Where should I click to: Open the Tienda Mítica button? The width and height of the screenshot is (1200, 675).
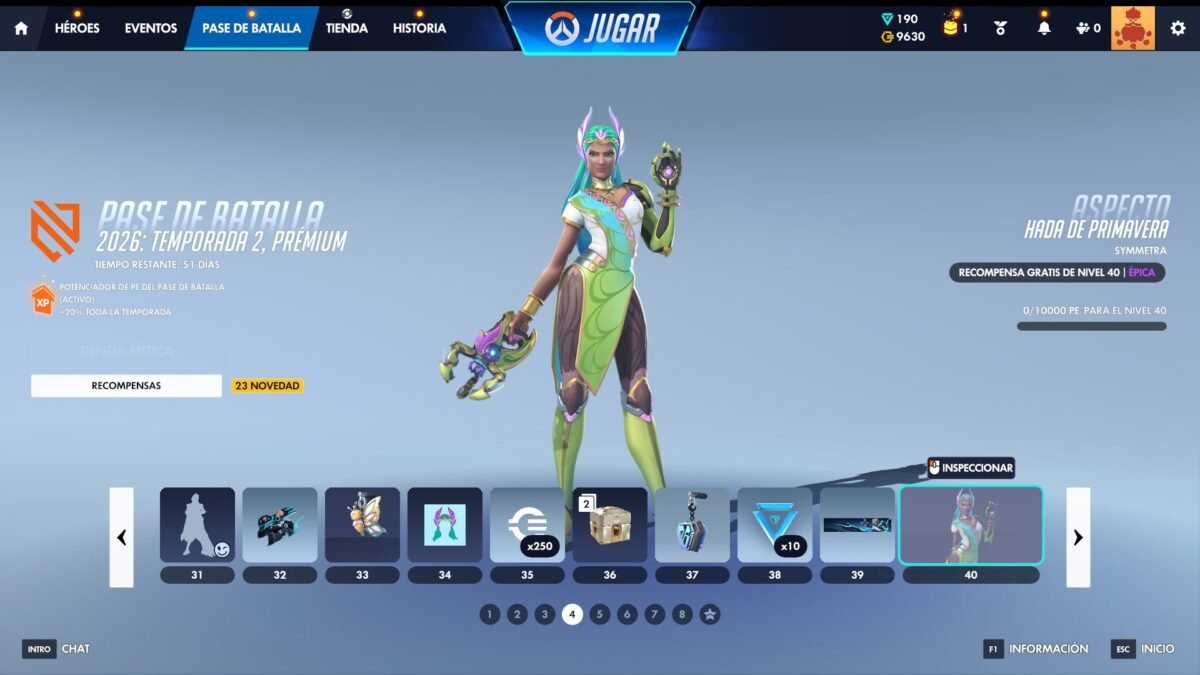[126, 351]
